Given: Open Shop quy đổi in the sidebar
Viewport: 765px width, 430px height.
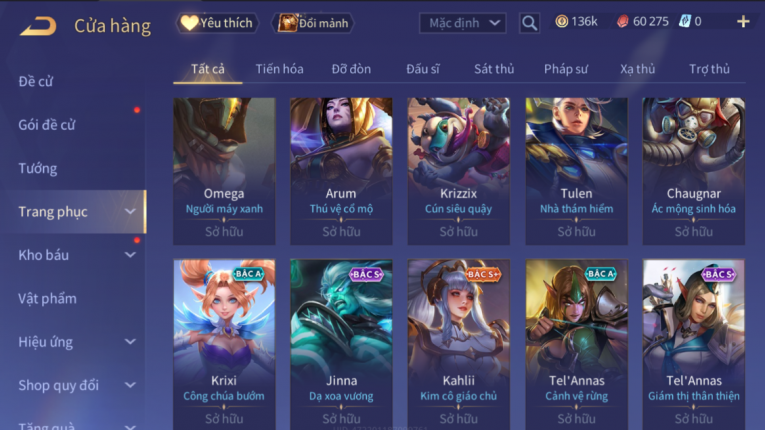Looking at the screenshot, I should point(75,385).
